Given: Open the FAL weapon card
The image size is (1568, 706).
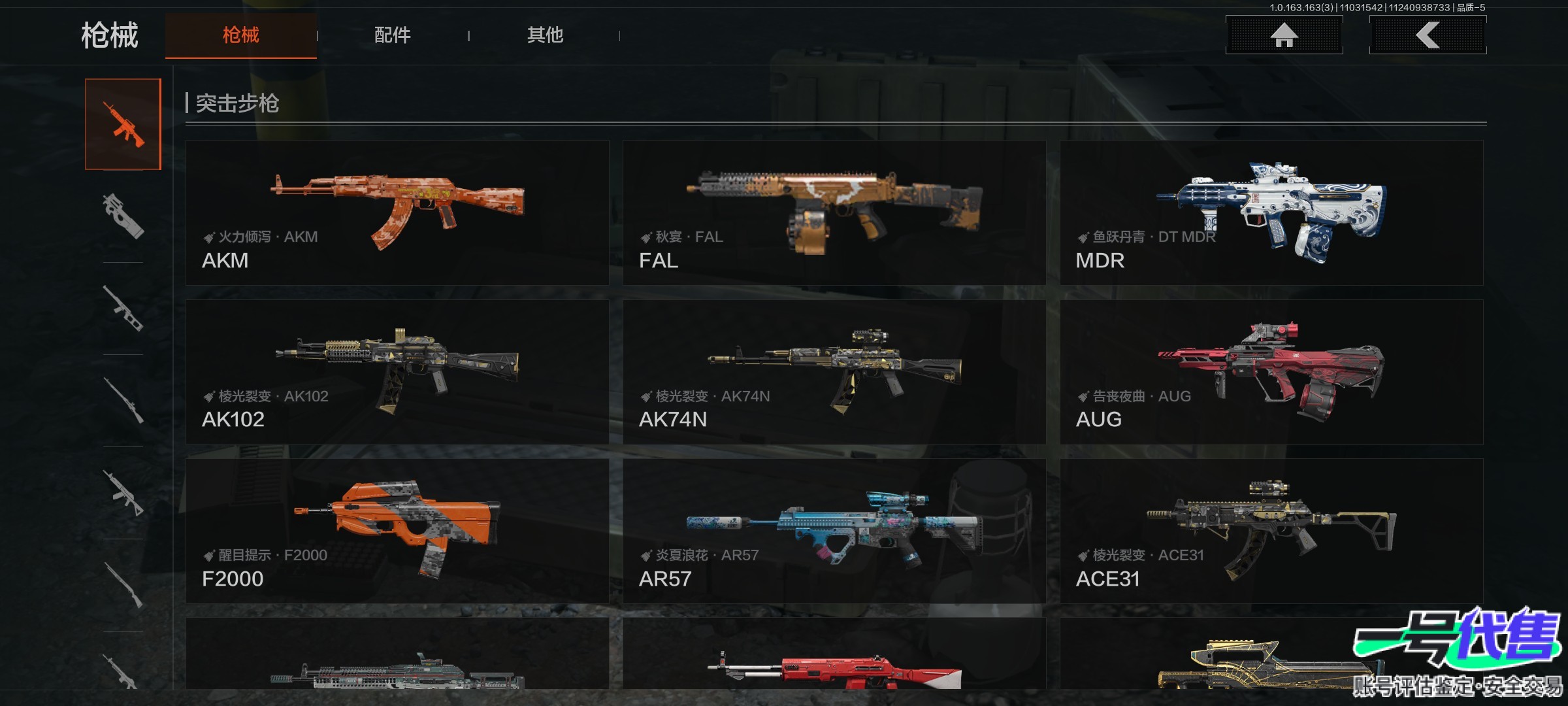Looking at the screenshot, I should pyautogui.click(x=834, y=212).
